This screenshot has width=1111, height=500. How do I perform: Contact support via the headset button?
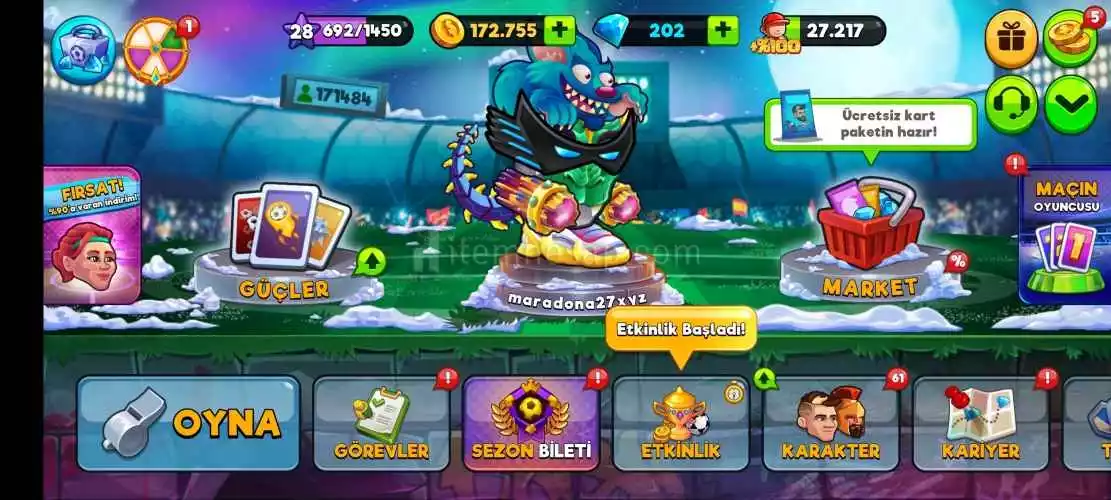click(x=1011, y=104)
